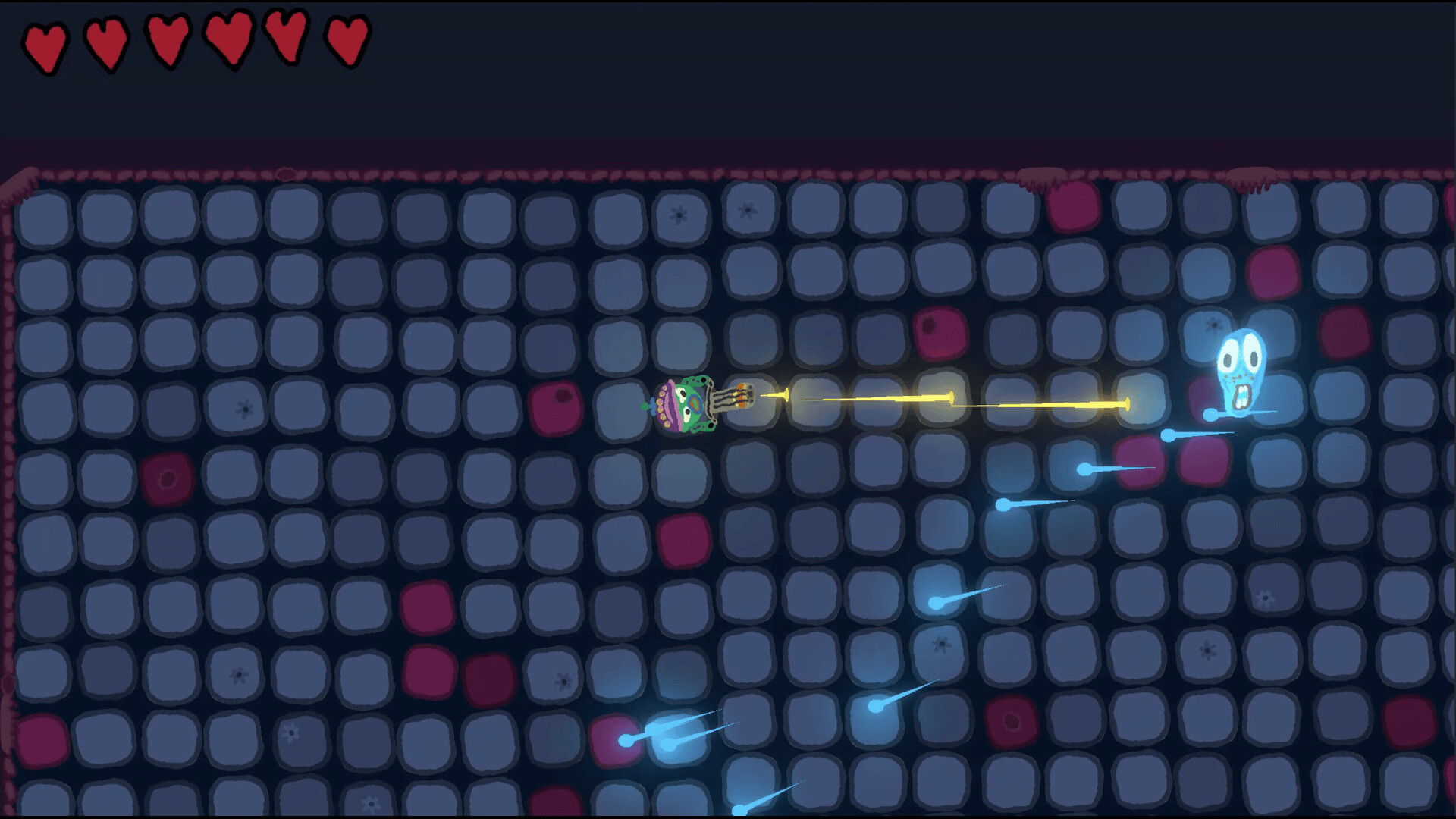Select the last heart on health row
Viewport: 1456px width, 819px height.
pos(345,39)
